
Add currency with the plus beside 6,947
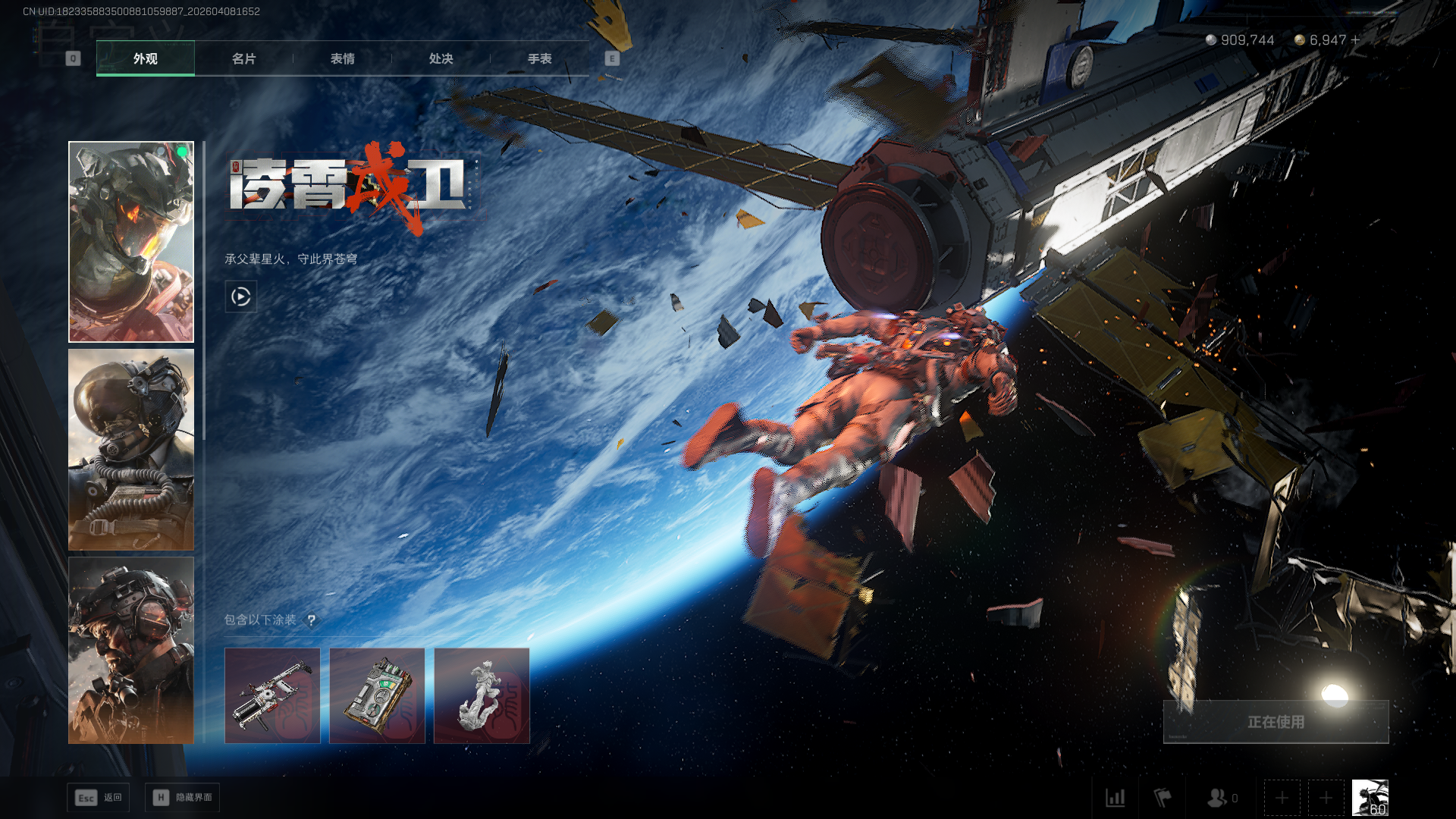point(1355,39)
